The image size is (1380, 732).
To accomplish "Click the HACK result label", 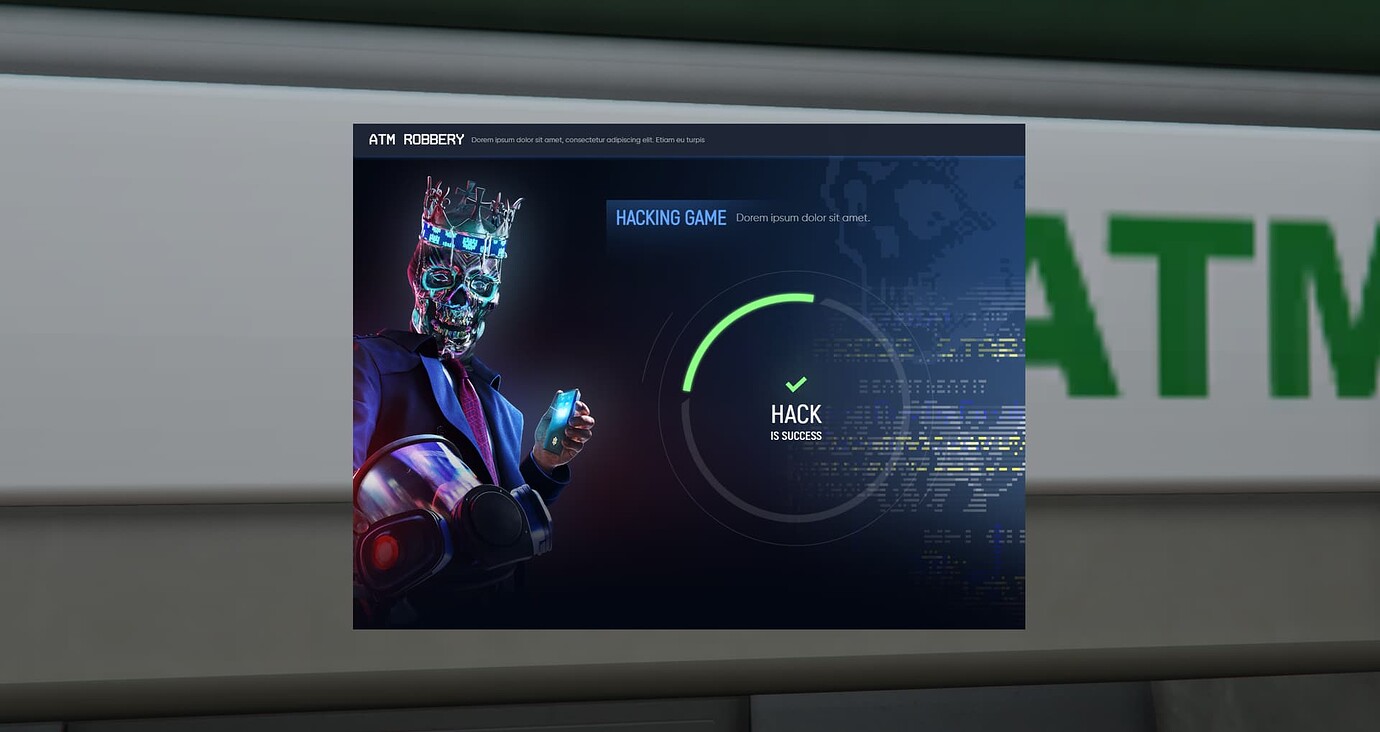I will click(796, 413).
